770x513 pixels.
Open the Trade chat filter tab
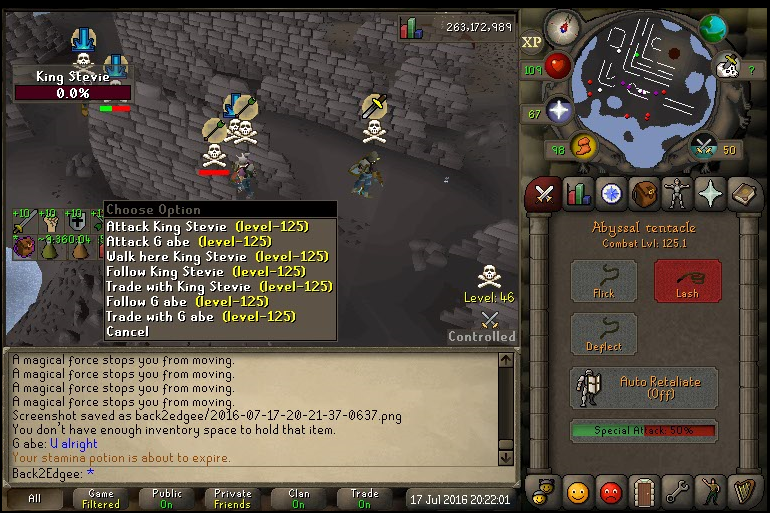tap(364, 498)
